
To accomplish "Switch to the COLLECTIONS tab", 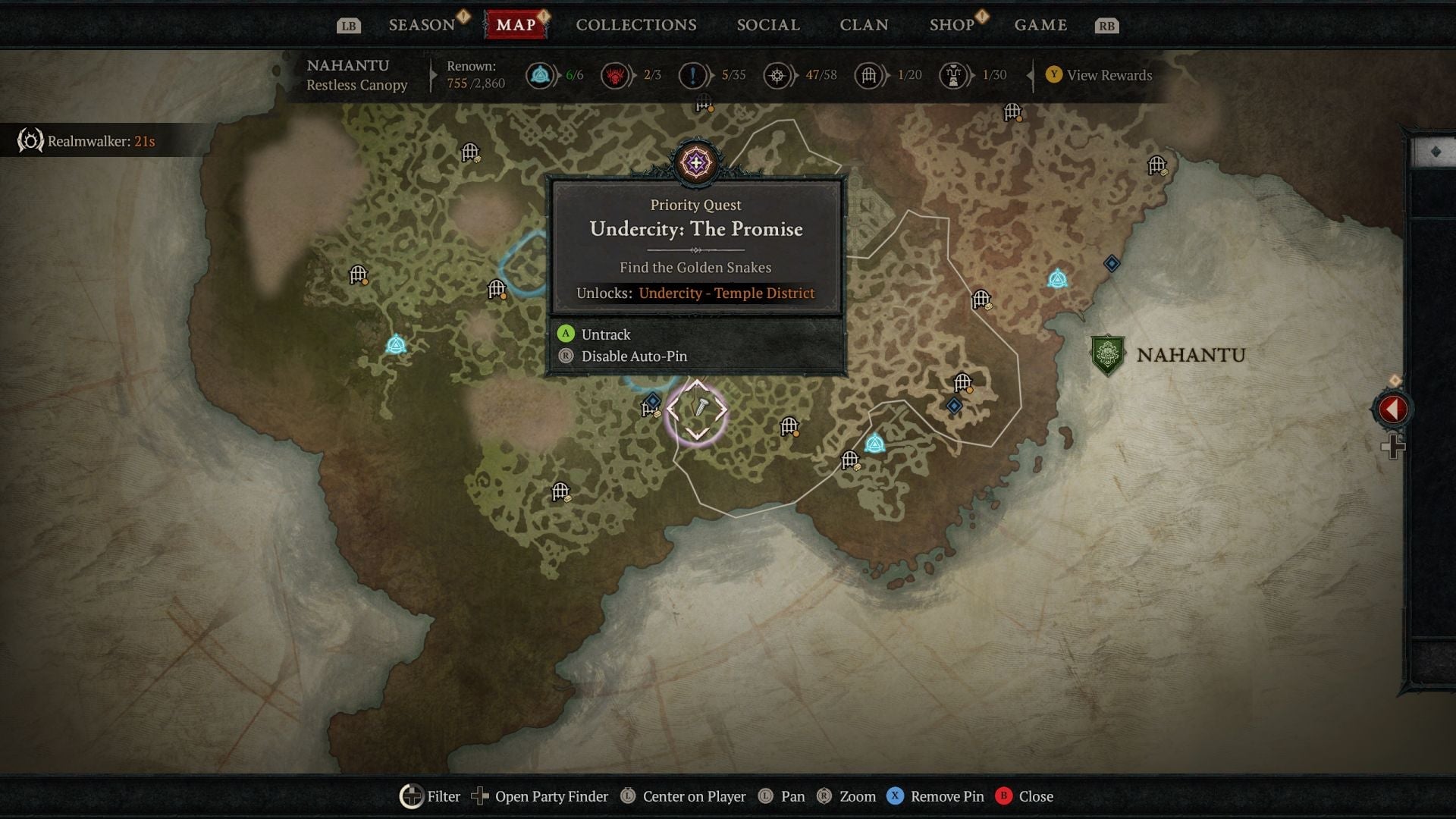I will coord(635,24).
